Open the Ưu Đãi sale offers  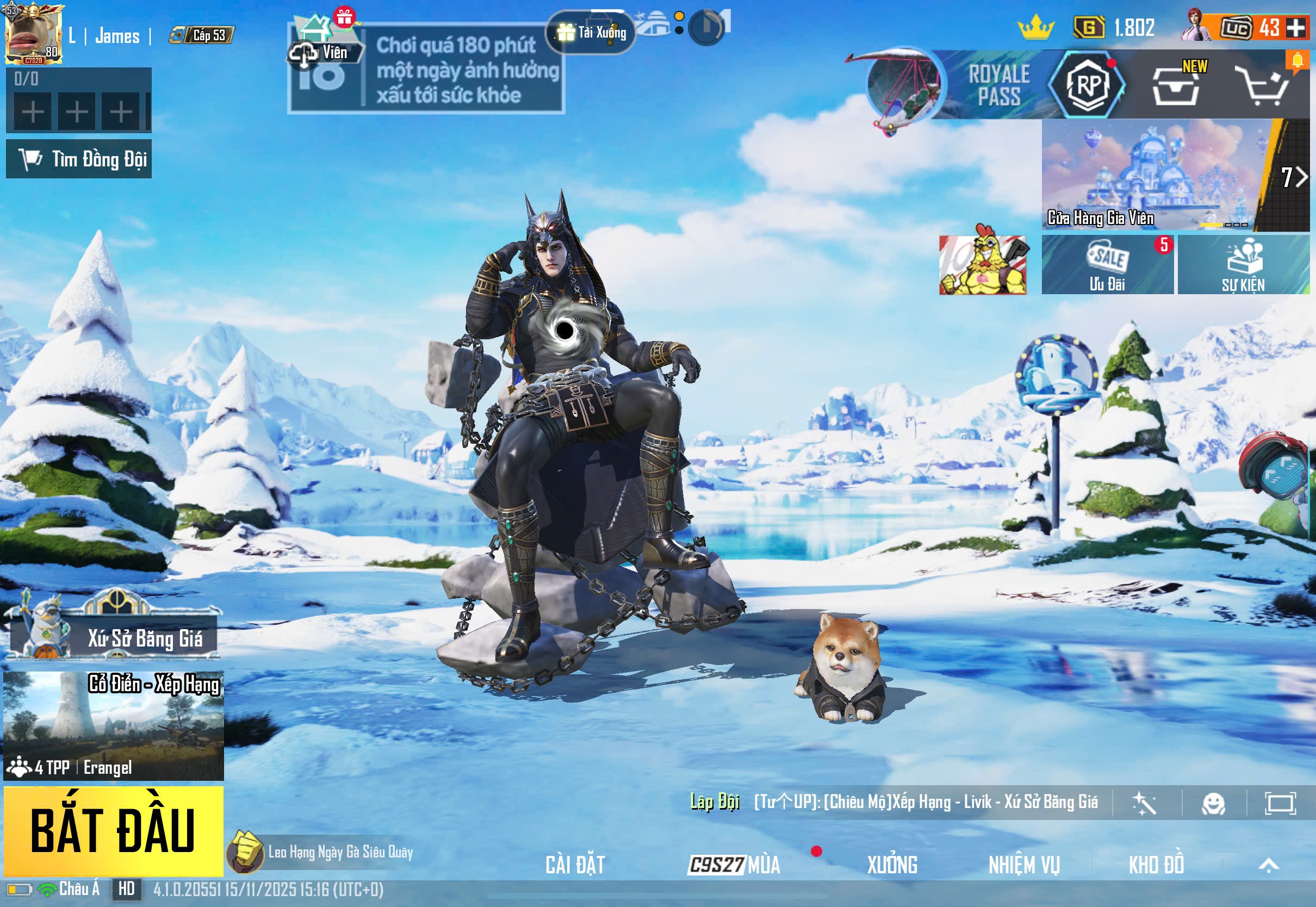(x=1107, y=265)
